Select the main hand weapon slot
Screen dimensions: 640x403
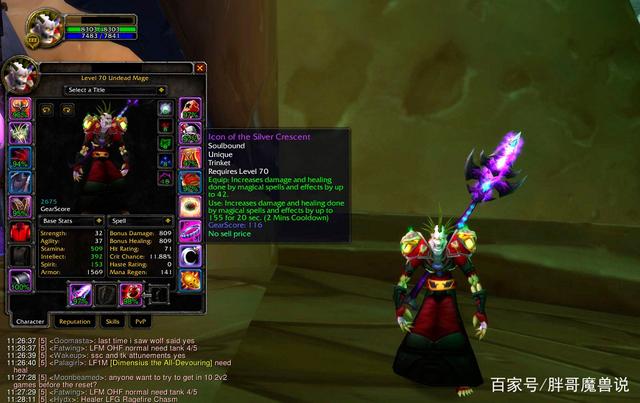click(x=81, y=294)
